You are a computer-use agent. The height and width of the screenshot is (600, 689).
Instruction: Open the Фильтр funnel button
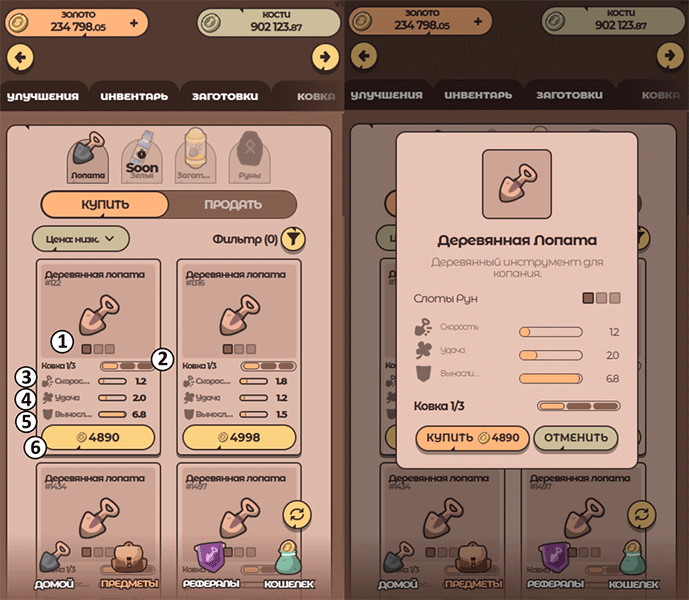(x=293, y=238)
